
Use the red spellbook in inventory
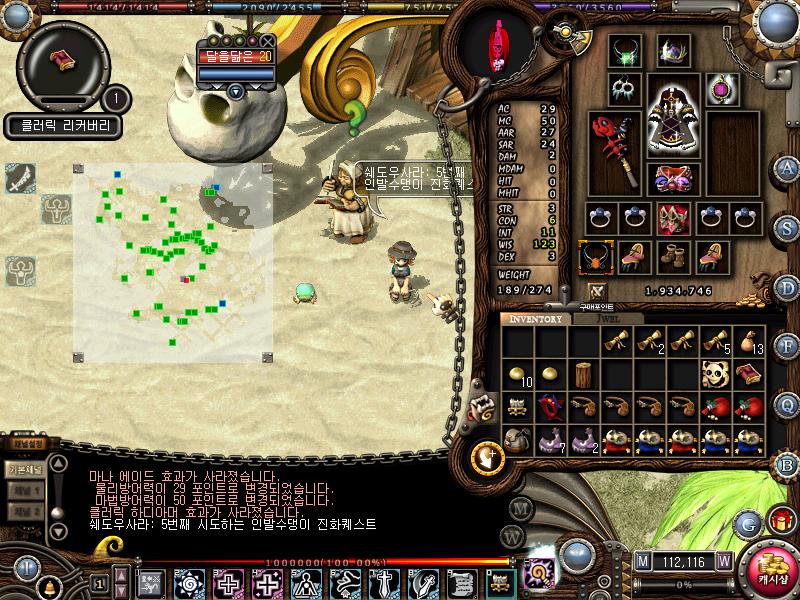pyautogui.click(x=748, y=374)
